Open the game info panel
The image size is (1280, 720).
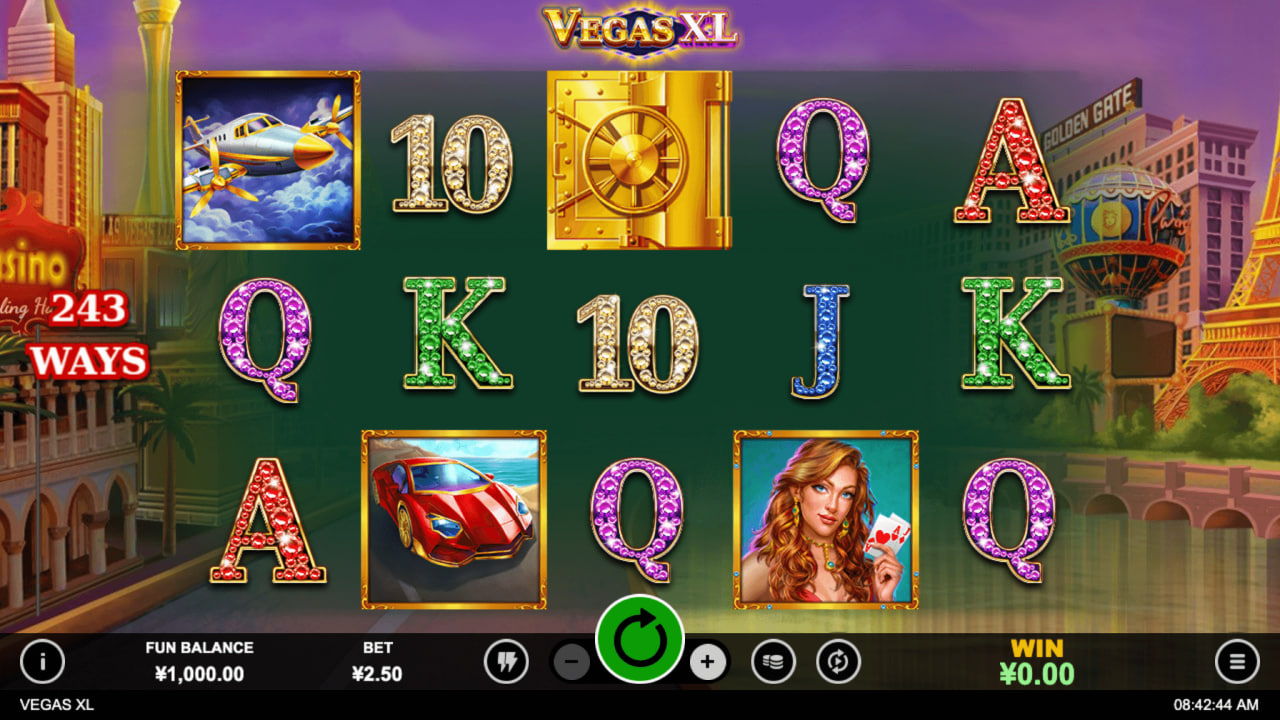(42, 662)
